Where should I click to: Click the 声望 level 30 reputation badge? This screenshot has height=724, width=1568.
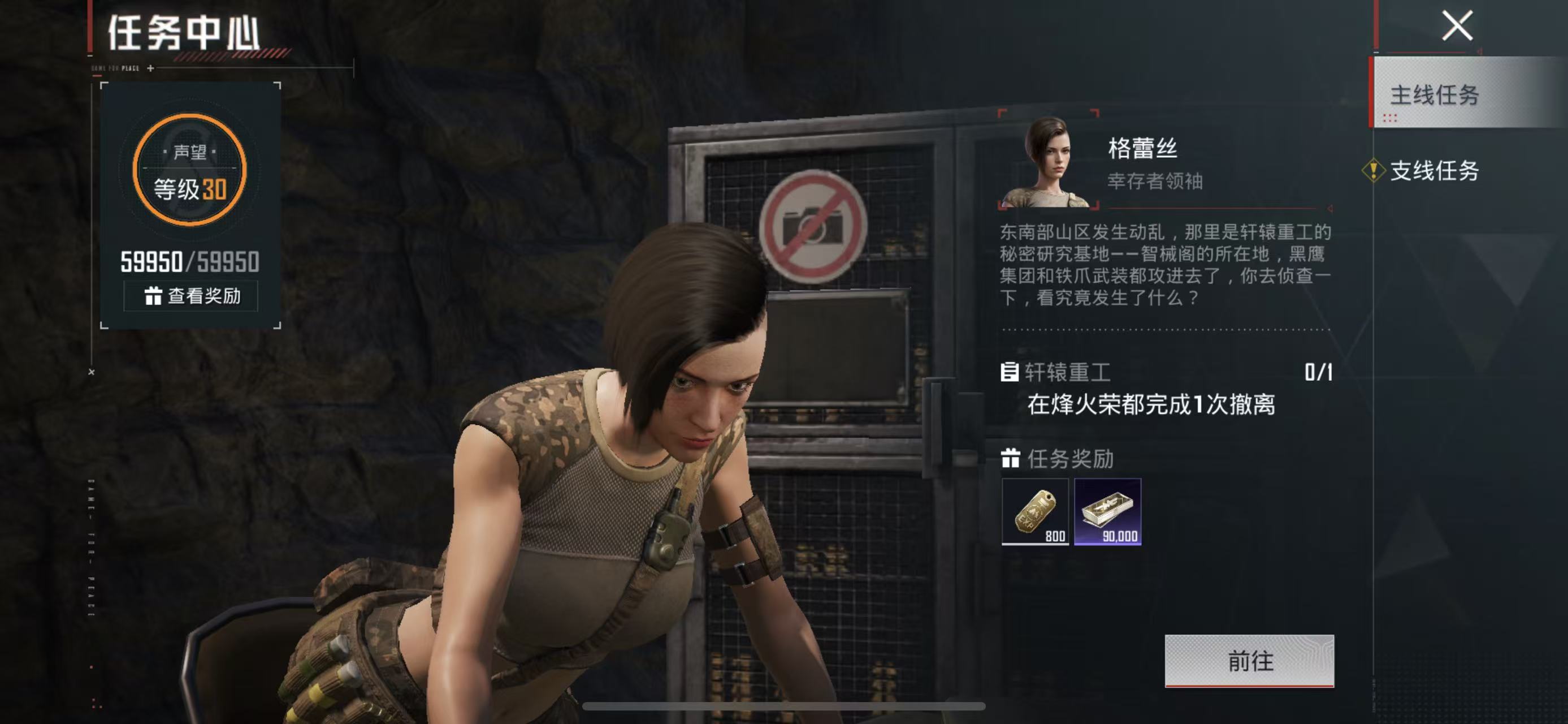pos(190,170)
